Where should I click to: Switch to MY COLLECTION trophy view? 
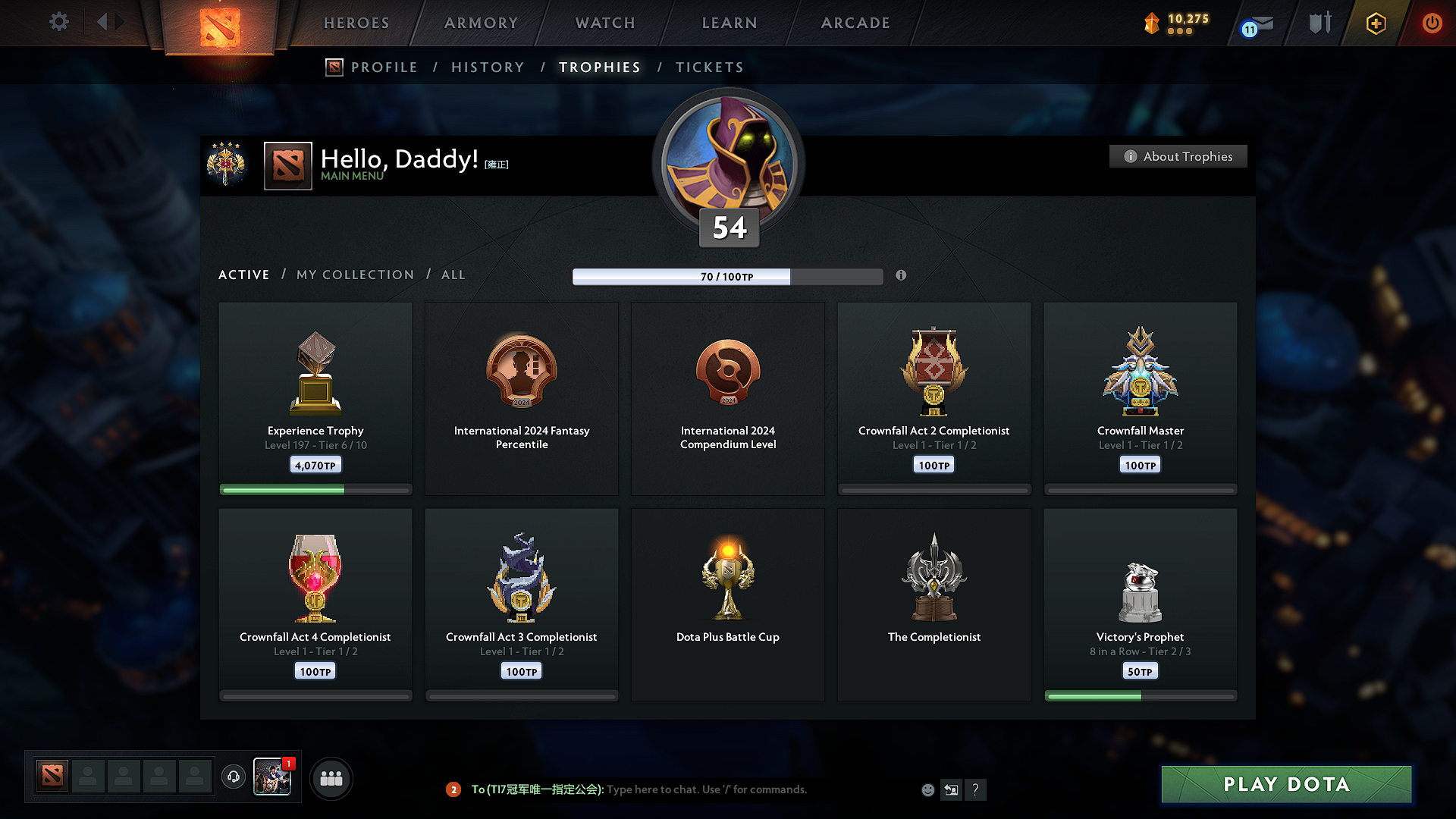click(x=354, y=275)
